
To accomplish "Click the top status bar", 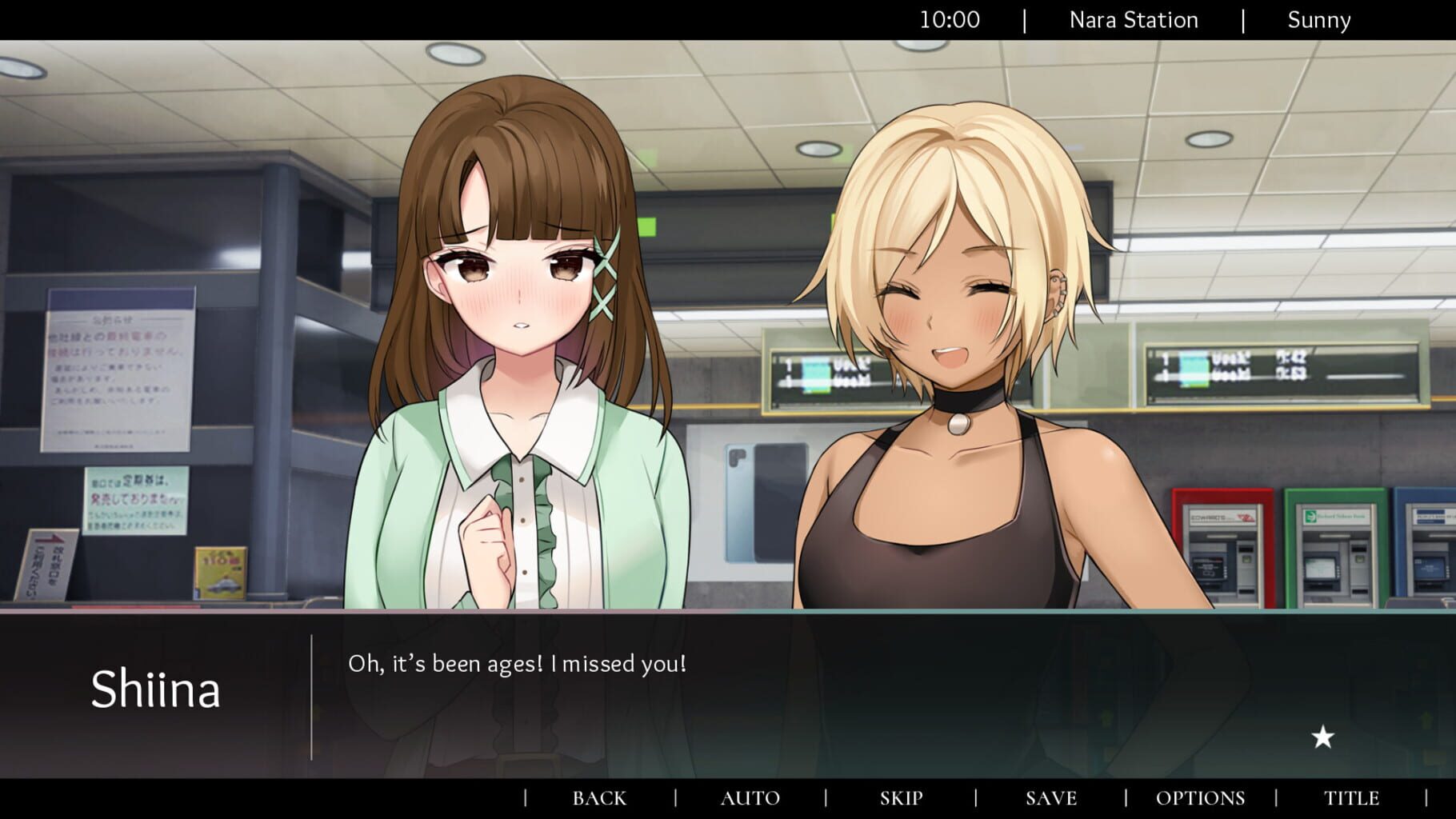I will click(728, 20).
